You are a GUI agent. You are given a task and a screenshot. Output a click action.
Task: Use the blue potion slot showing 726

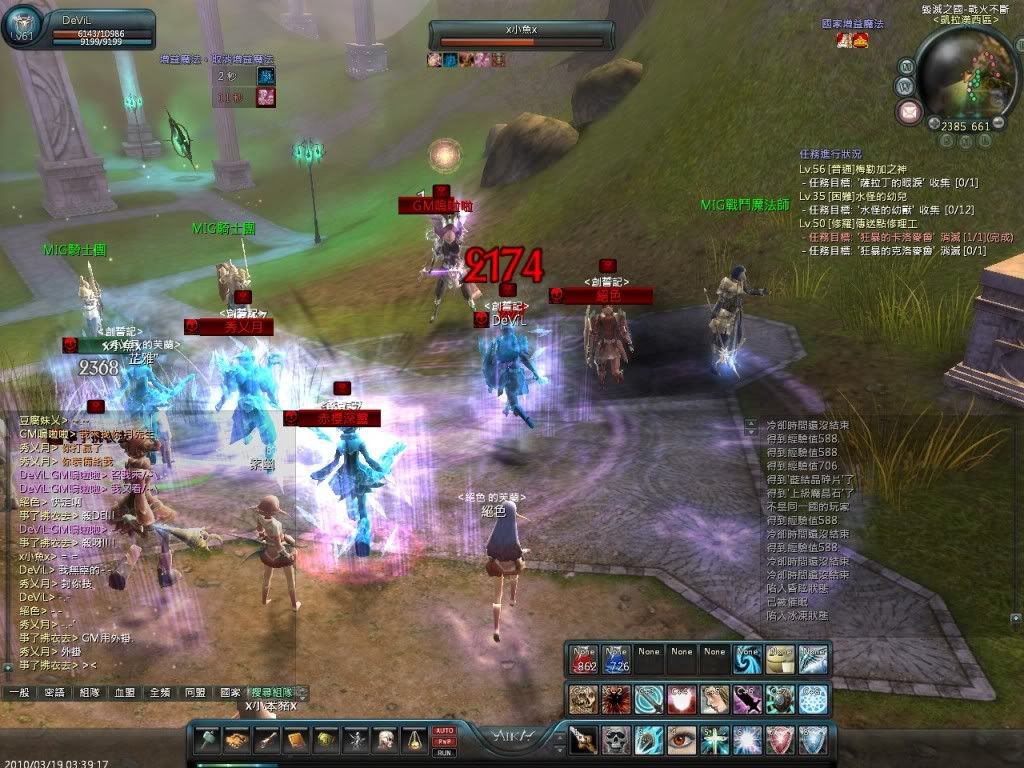[x=616, y=660]
